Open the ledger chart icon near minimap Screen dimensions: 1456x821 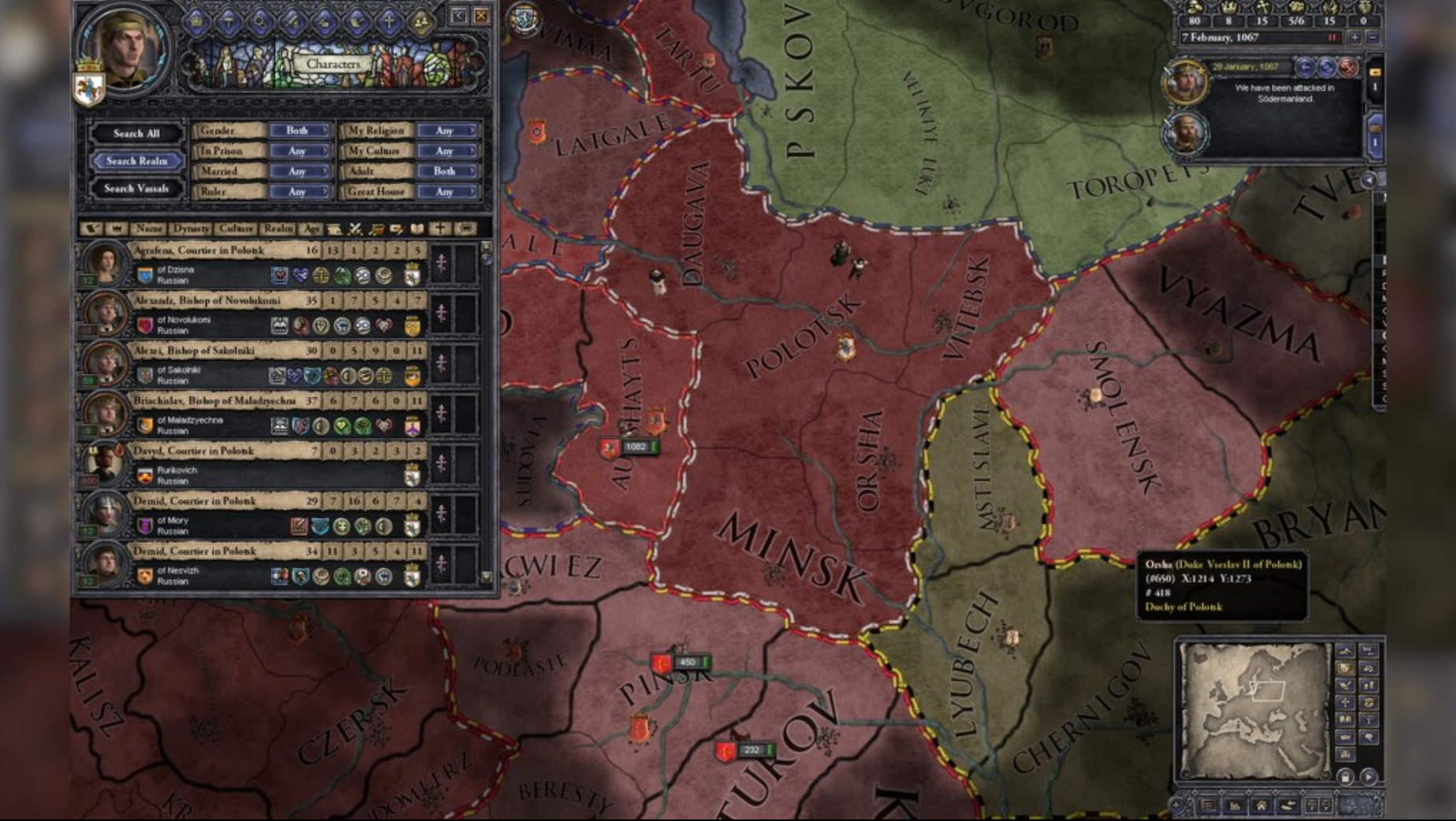coord(1235,806)
